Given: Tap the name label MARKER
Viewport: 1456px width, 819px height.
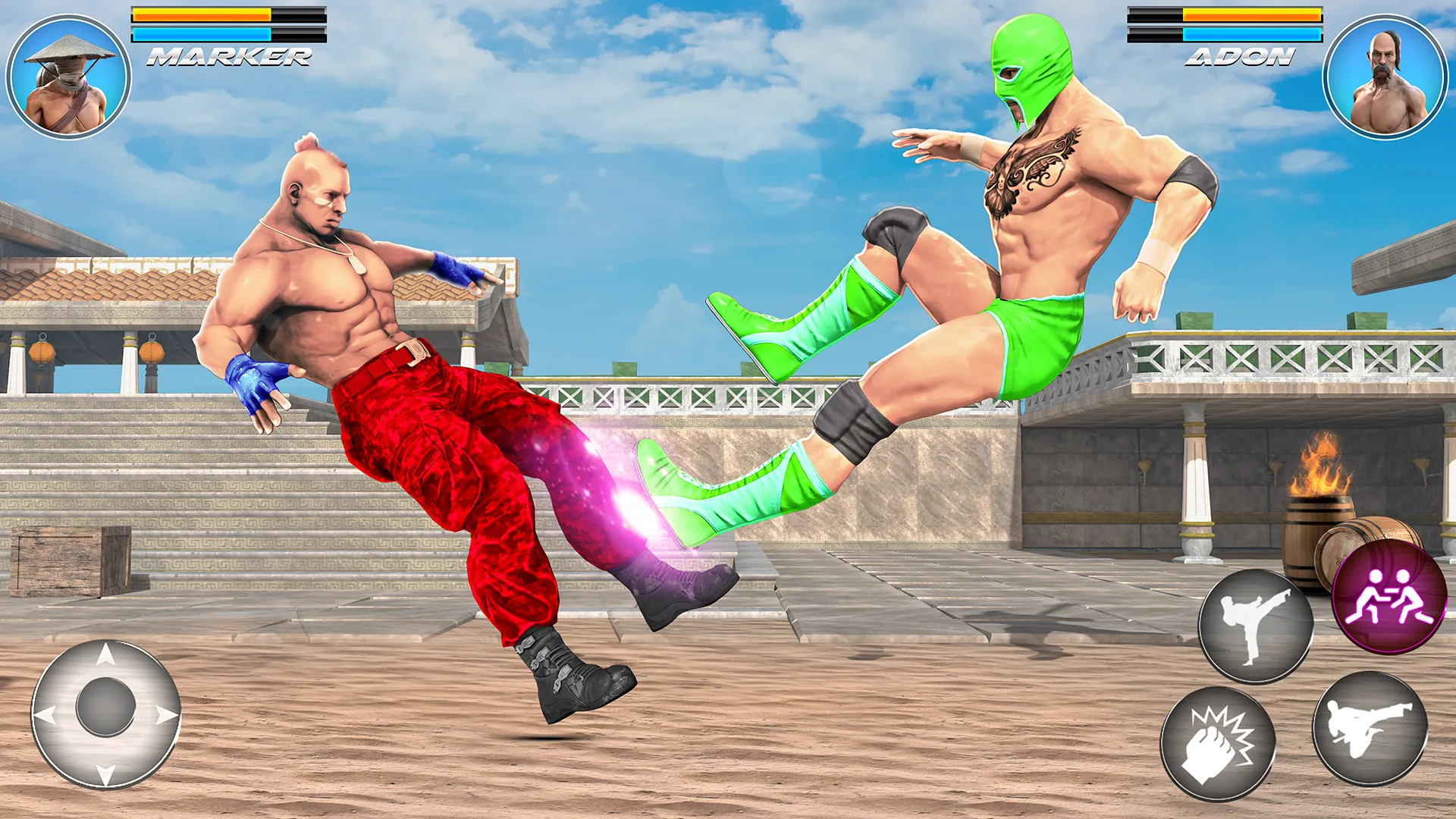Looking at the screenshot, I should [227, 55].
